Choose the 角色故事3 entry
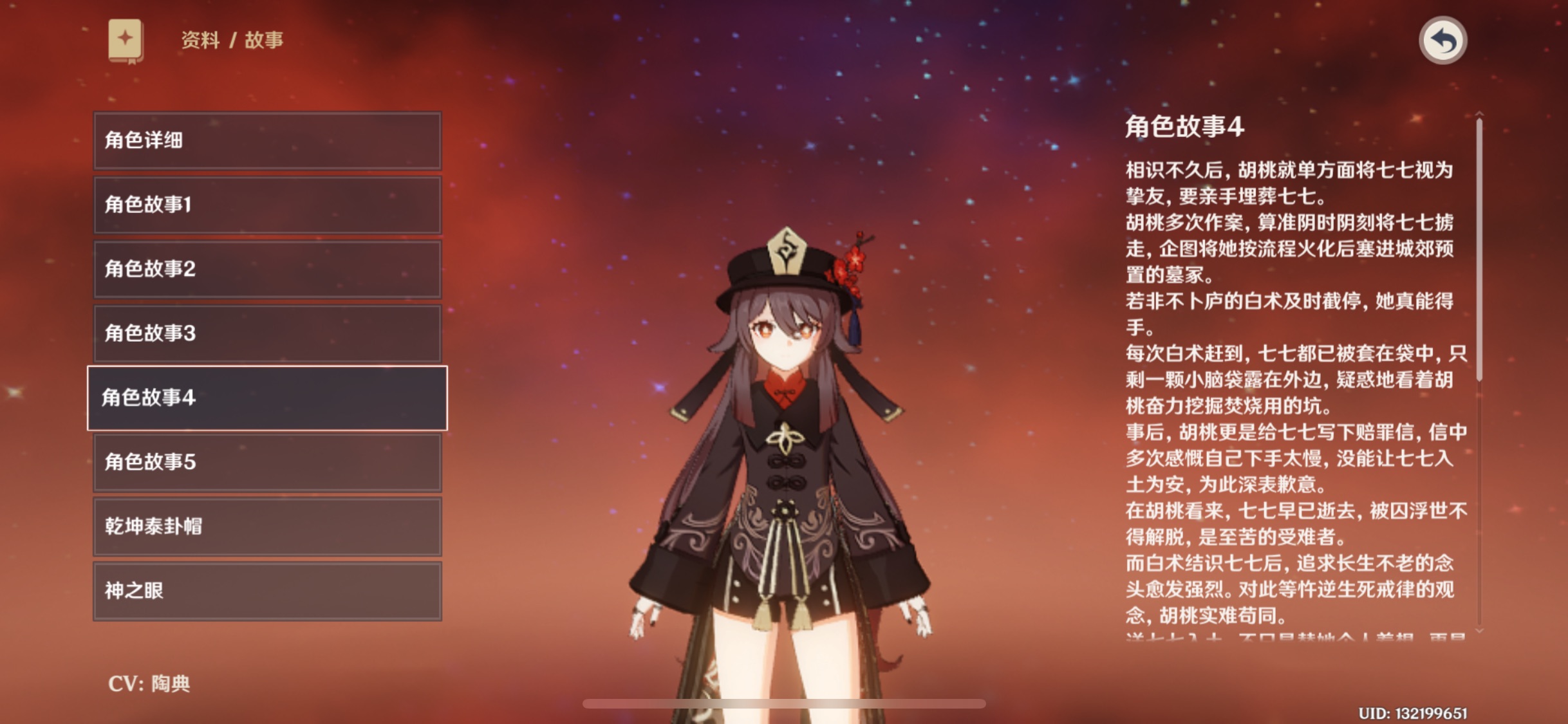 (267, 333)
